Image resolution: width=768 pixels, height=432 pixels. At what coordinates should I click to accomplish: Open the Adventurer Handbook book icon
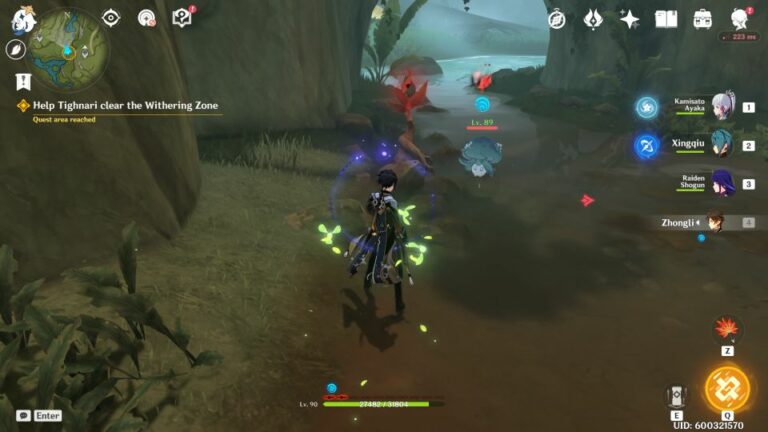666,19
